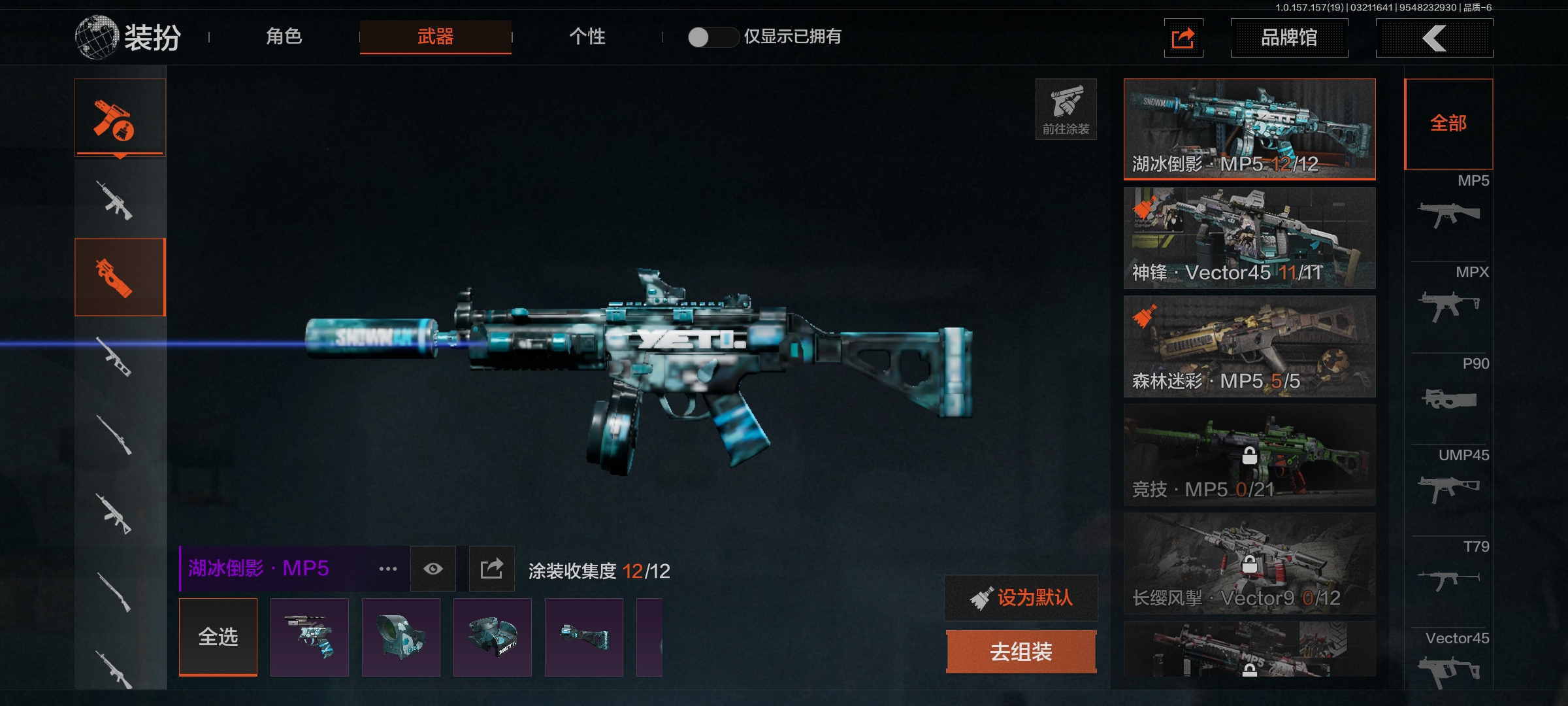Switch to the 角色 tab
The image size is (1568, 706).
284,37
